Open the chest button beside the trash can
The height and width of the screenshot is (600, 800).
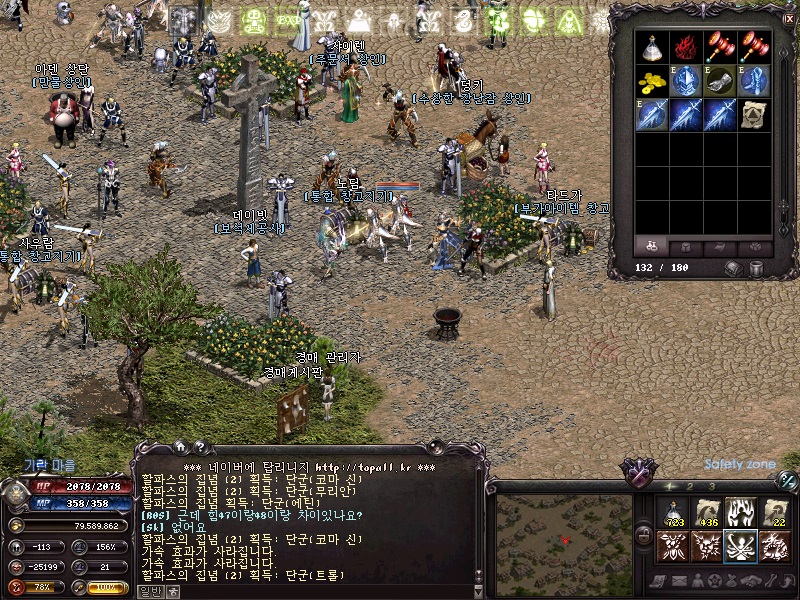(734, 268)
